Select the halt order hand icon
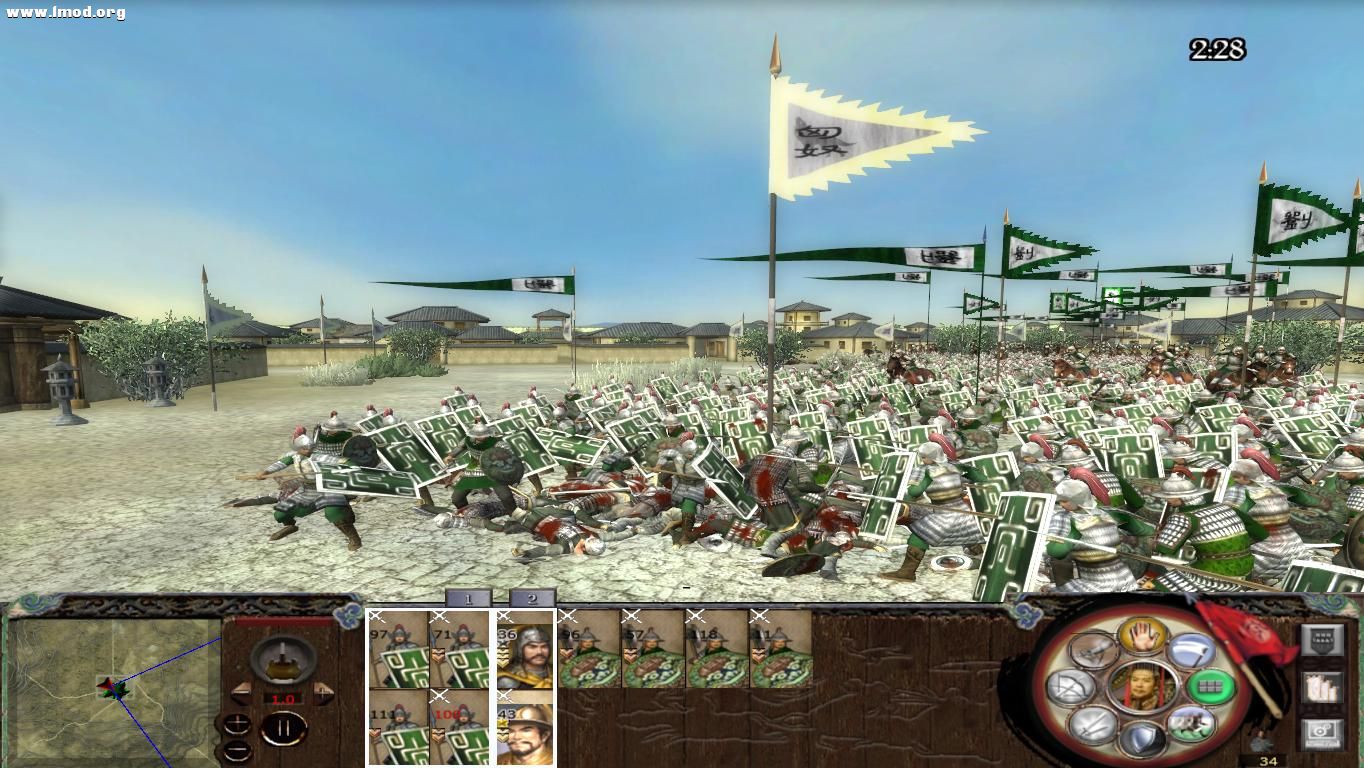 [1141, 635]
